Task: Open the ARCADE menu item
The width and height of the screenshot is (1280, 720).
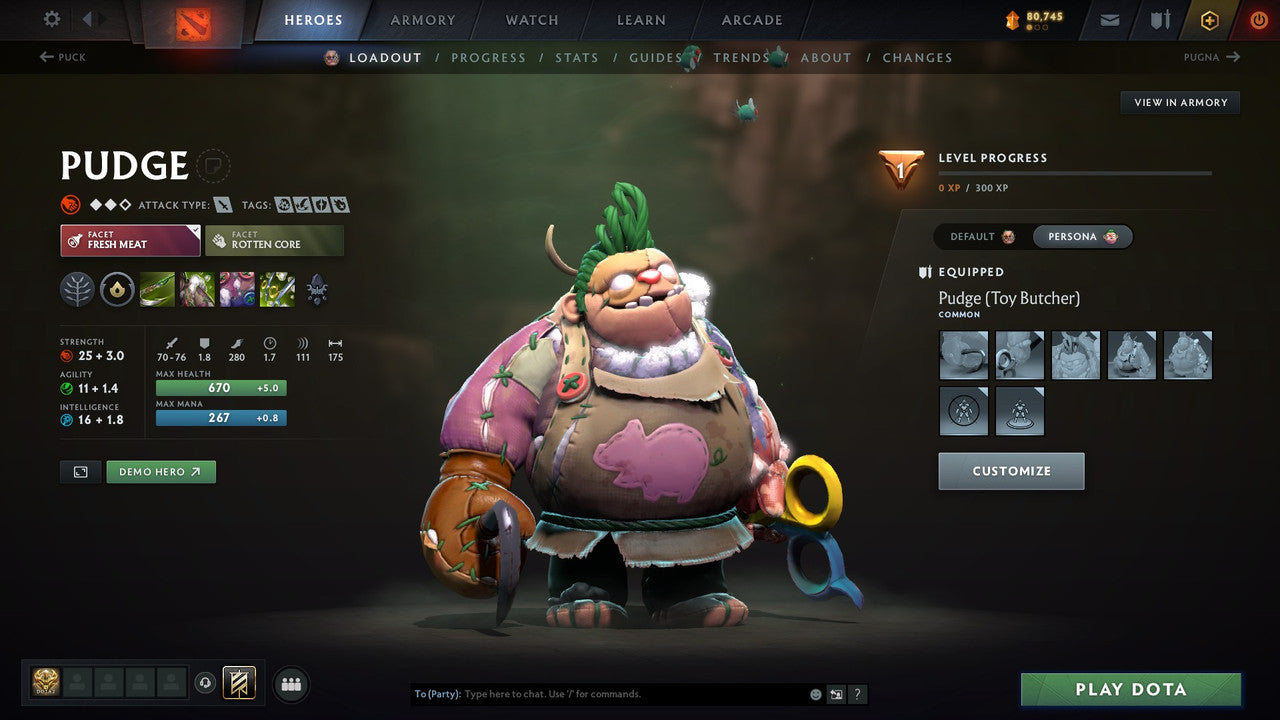Action: coord(751,19)
